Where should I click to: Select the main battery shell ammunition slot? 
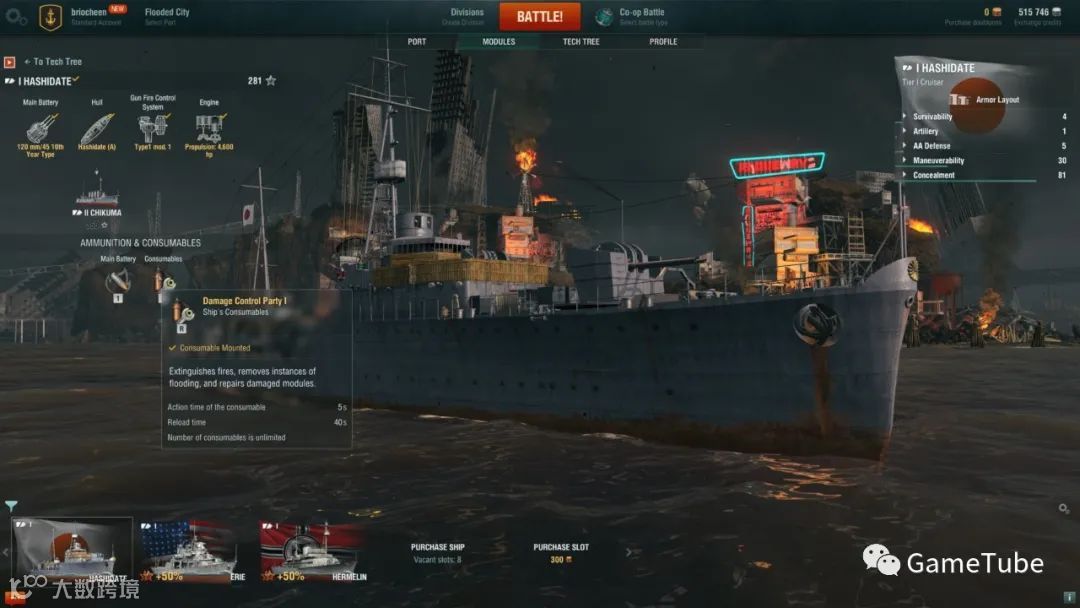click(x=117, y=283)
